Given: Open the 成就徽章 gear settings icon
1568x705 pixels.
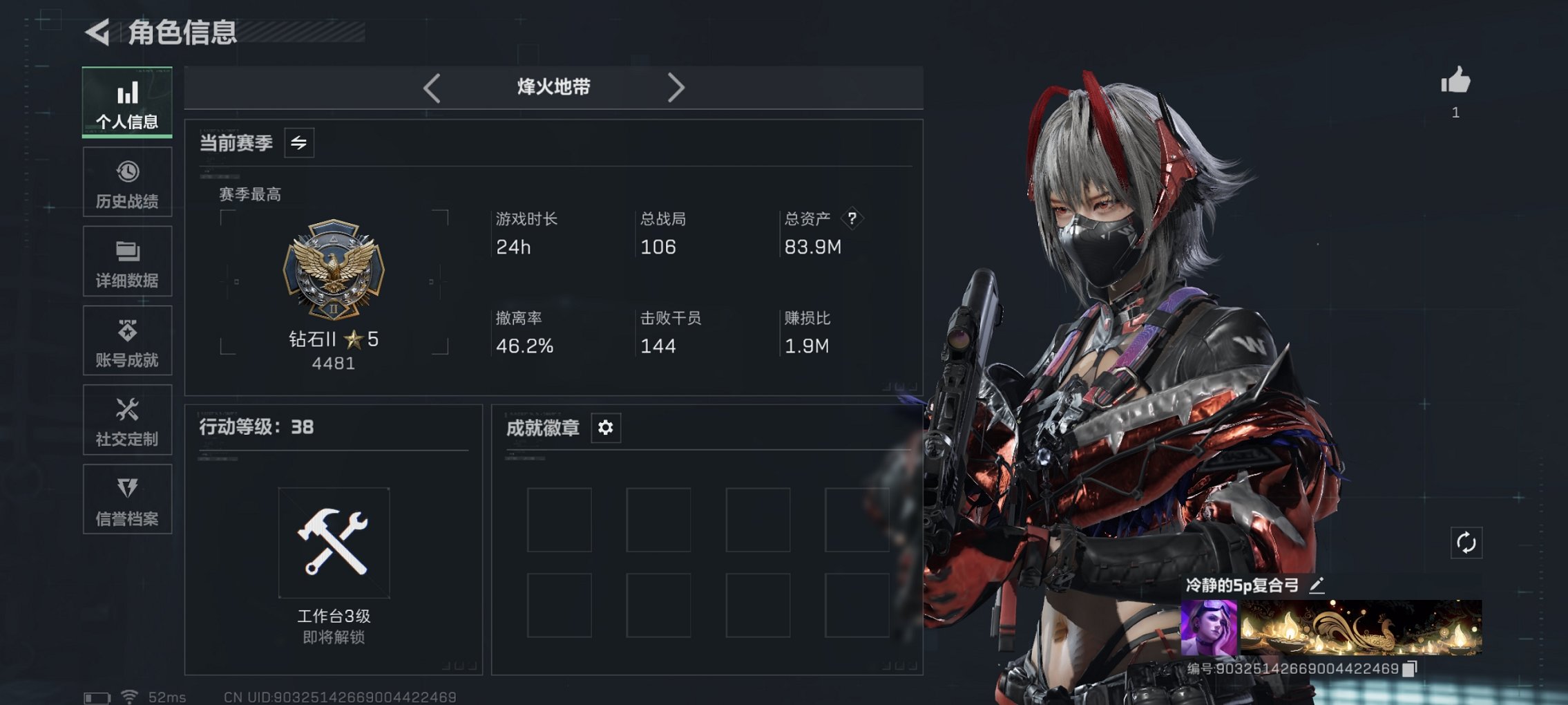Looking at the screenshot, I should click(605, 428).
